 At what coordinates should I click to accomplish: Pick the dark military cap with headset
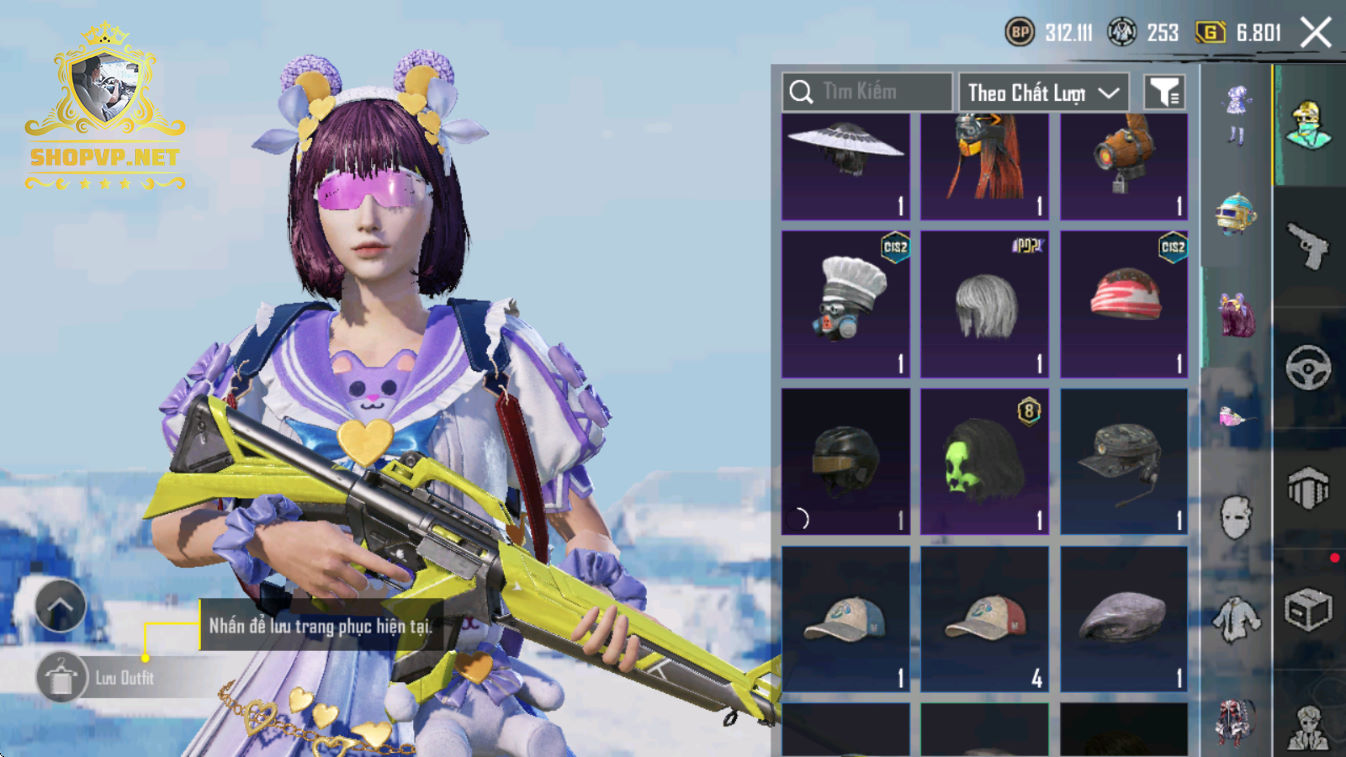pyautogui.click(x=1124, y=461)
